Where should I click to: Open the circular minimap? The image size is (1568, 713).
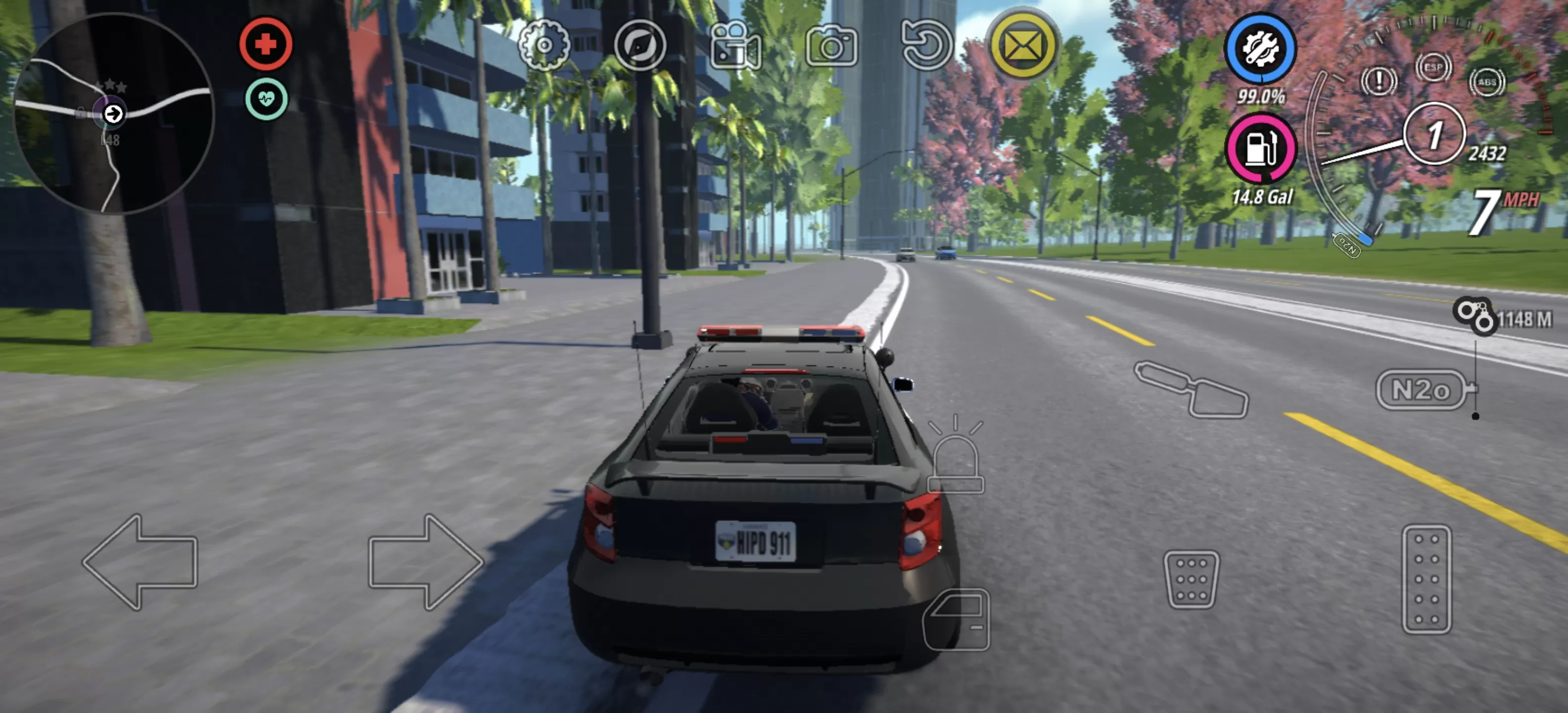point(113,113)
